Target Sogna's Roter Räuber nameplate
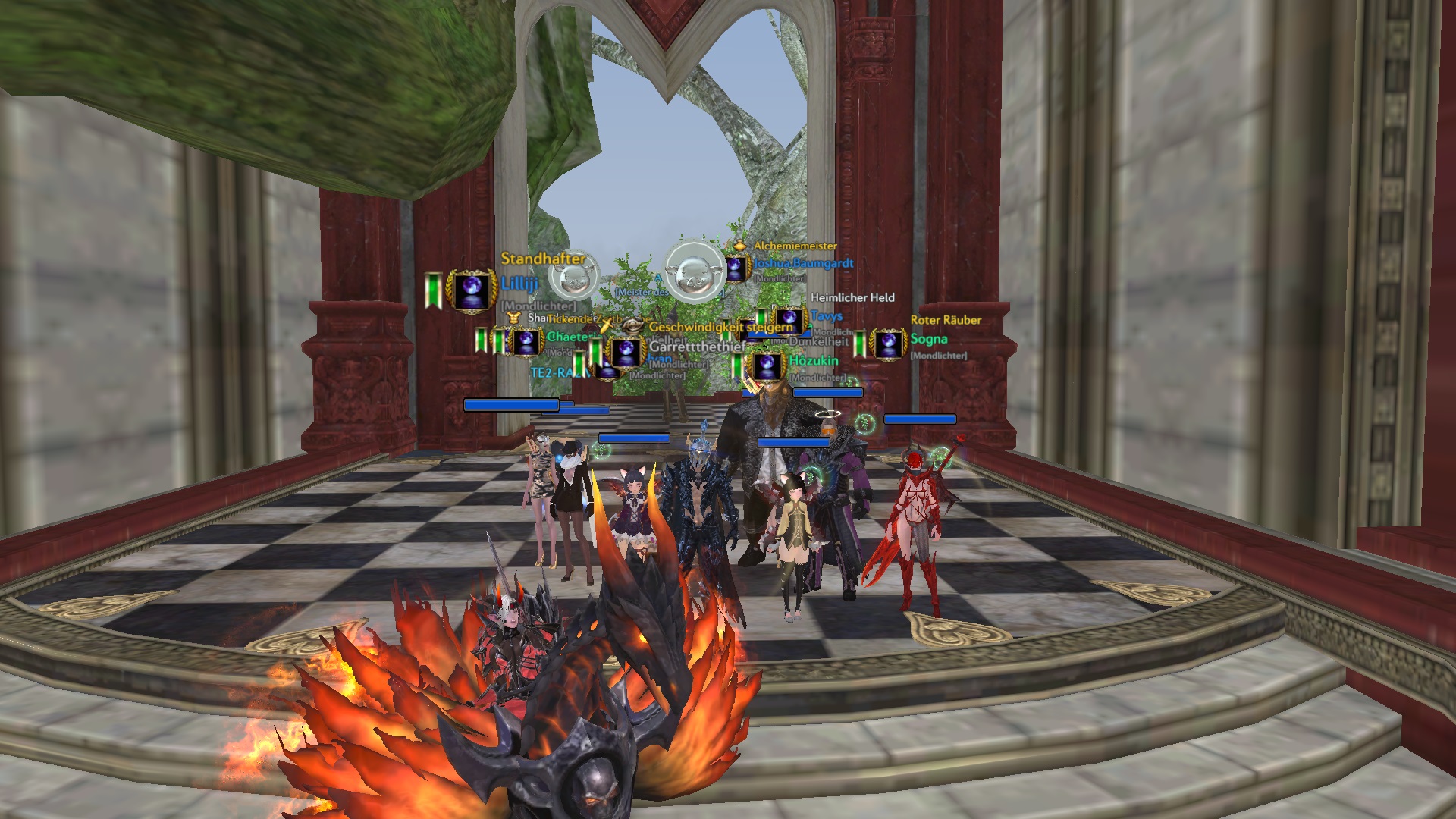The width and height of the screenshot is (1456, 819). pos(928,339)
